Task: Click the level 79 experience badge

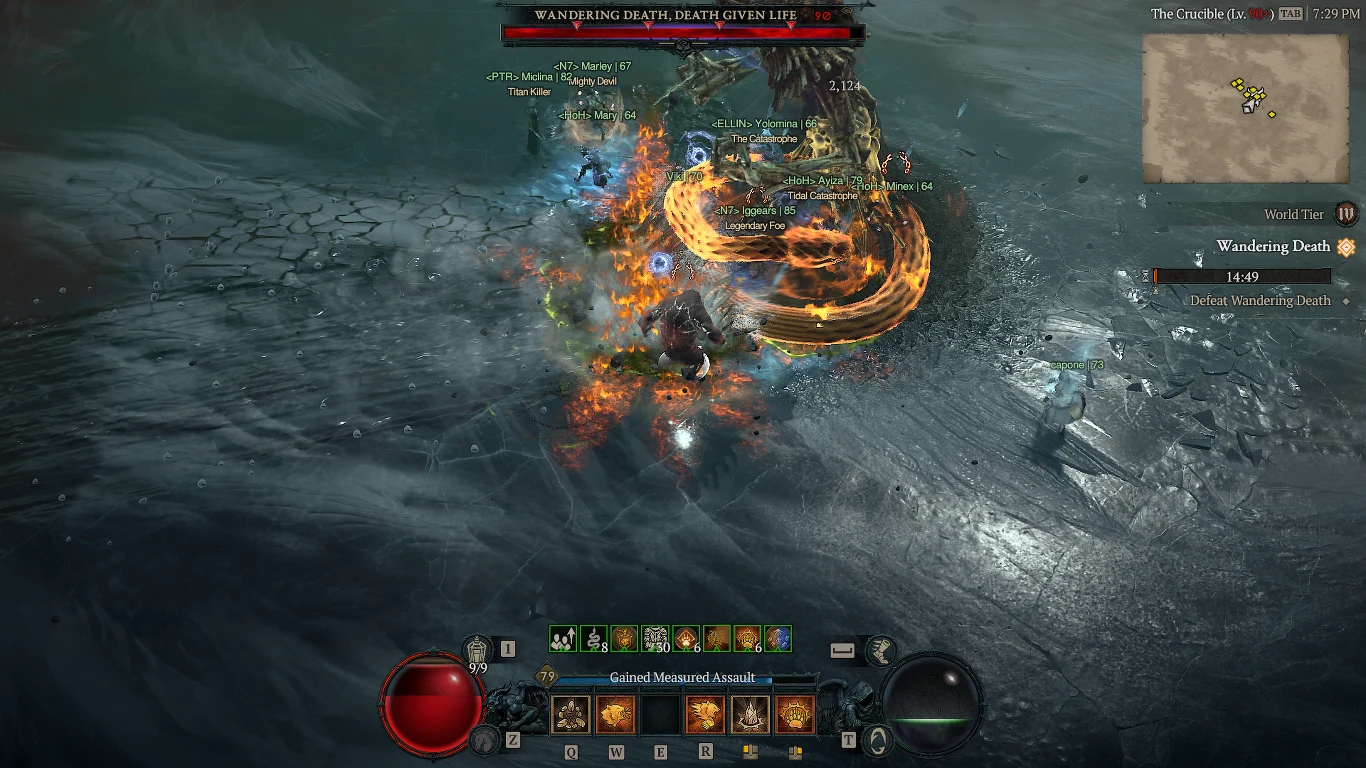Action: [x=546, y=677]
